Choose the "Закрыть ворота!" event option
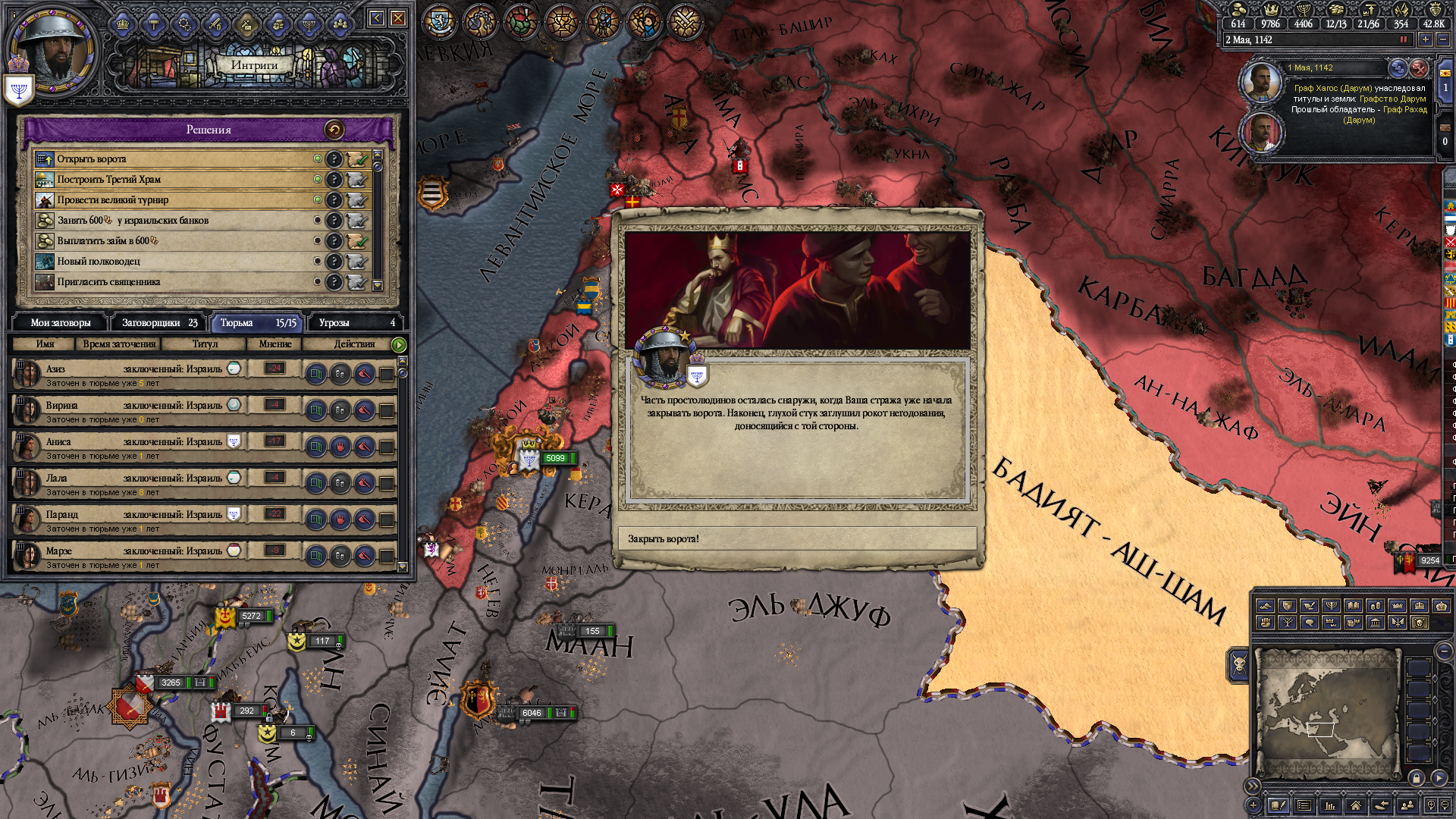The height and width of the screenshot is (819, 1456). 796,538
